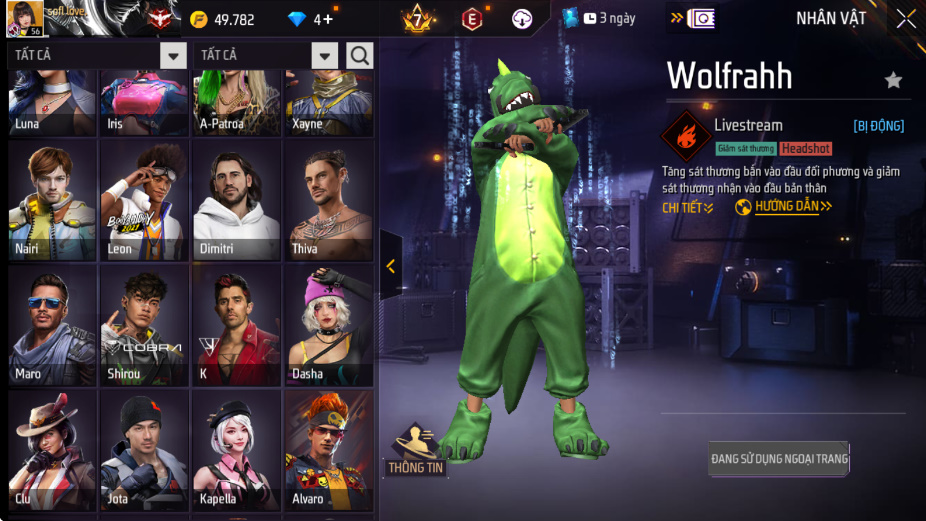
Task: Select Kapella from the character grid
Action: point(237,450)
